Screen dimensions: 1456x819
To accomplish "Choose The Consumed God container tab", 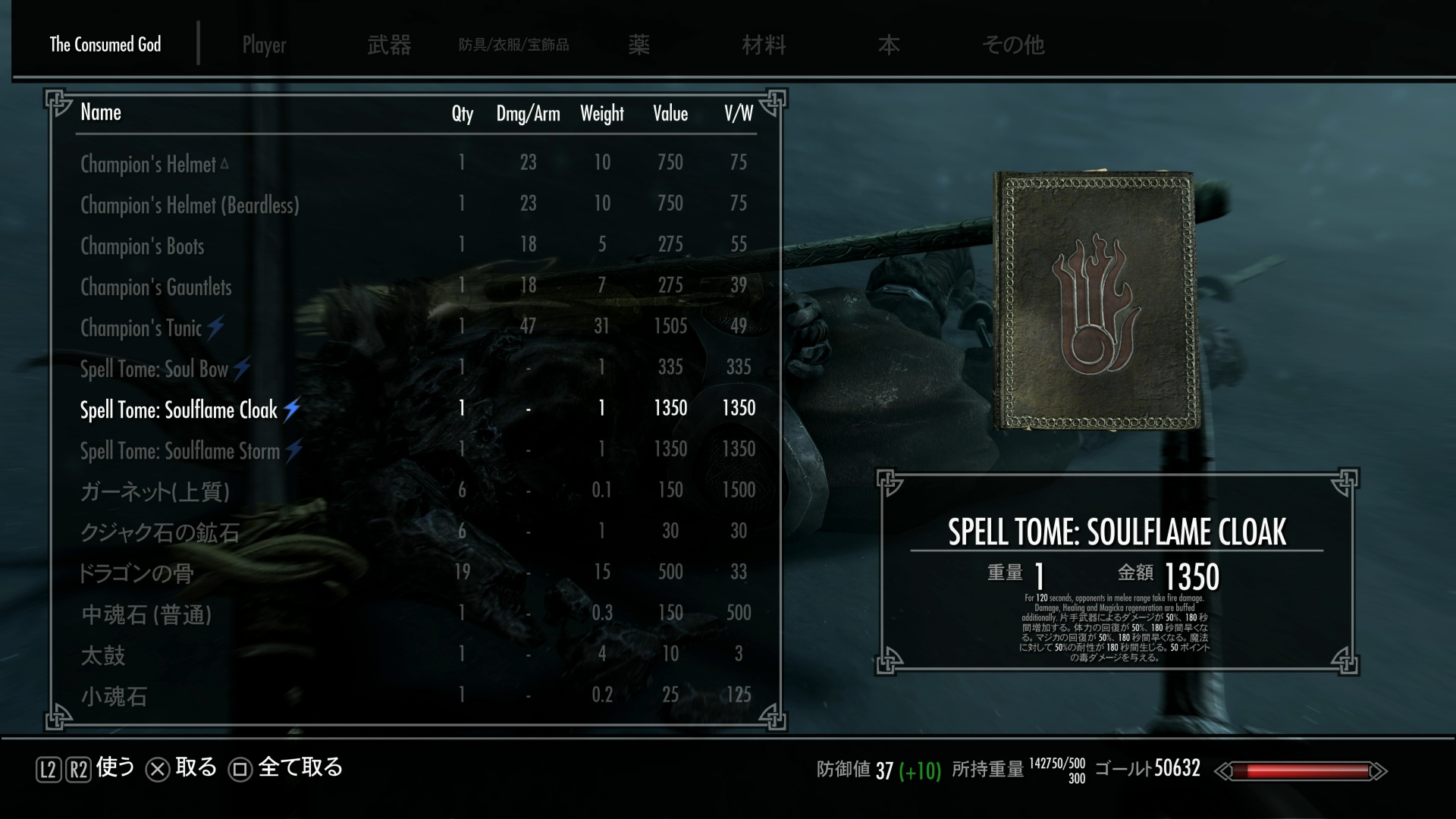I will 105,45.
